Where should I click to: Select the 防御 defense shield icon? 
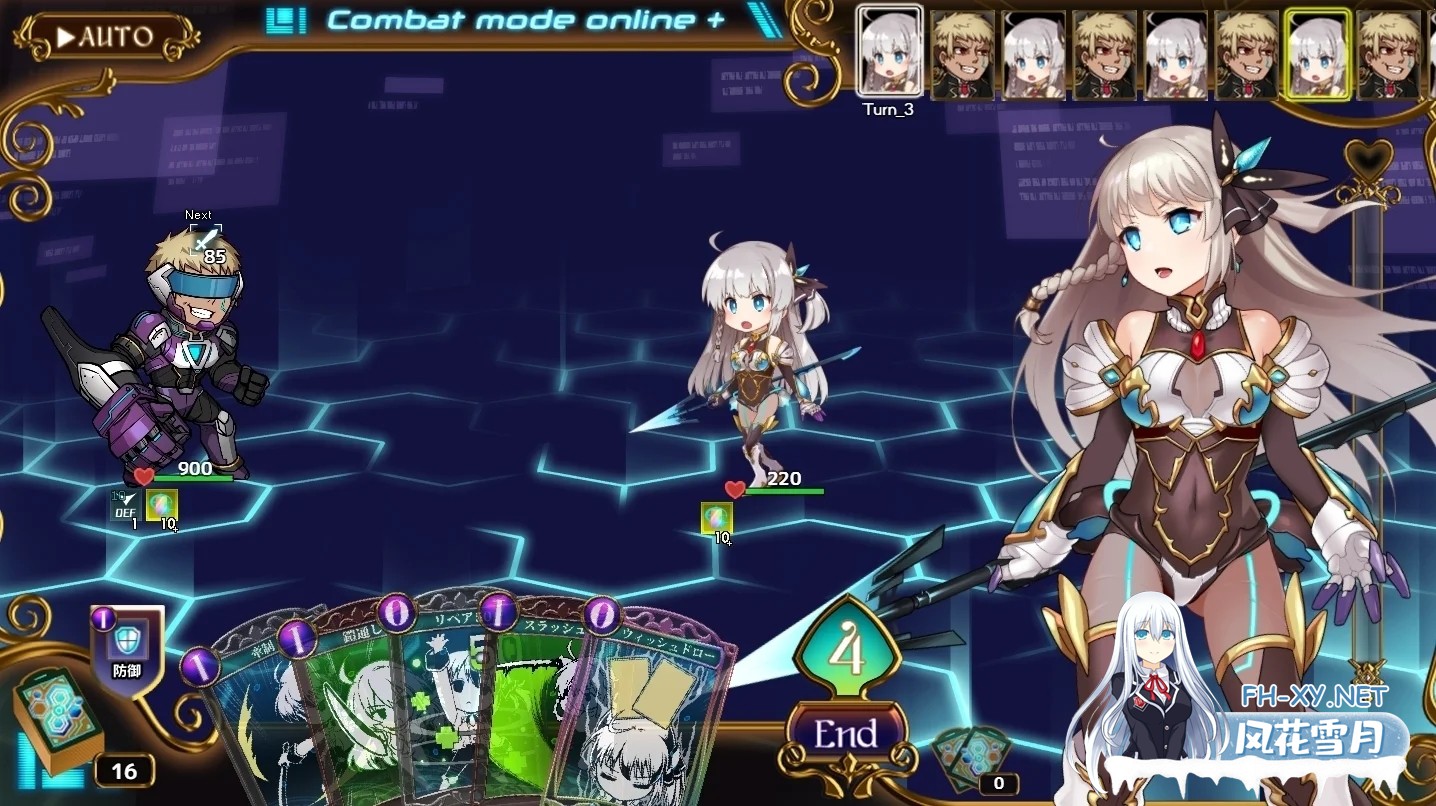[x=126, y=640]
